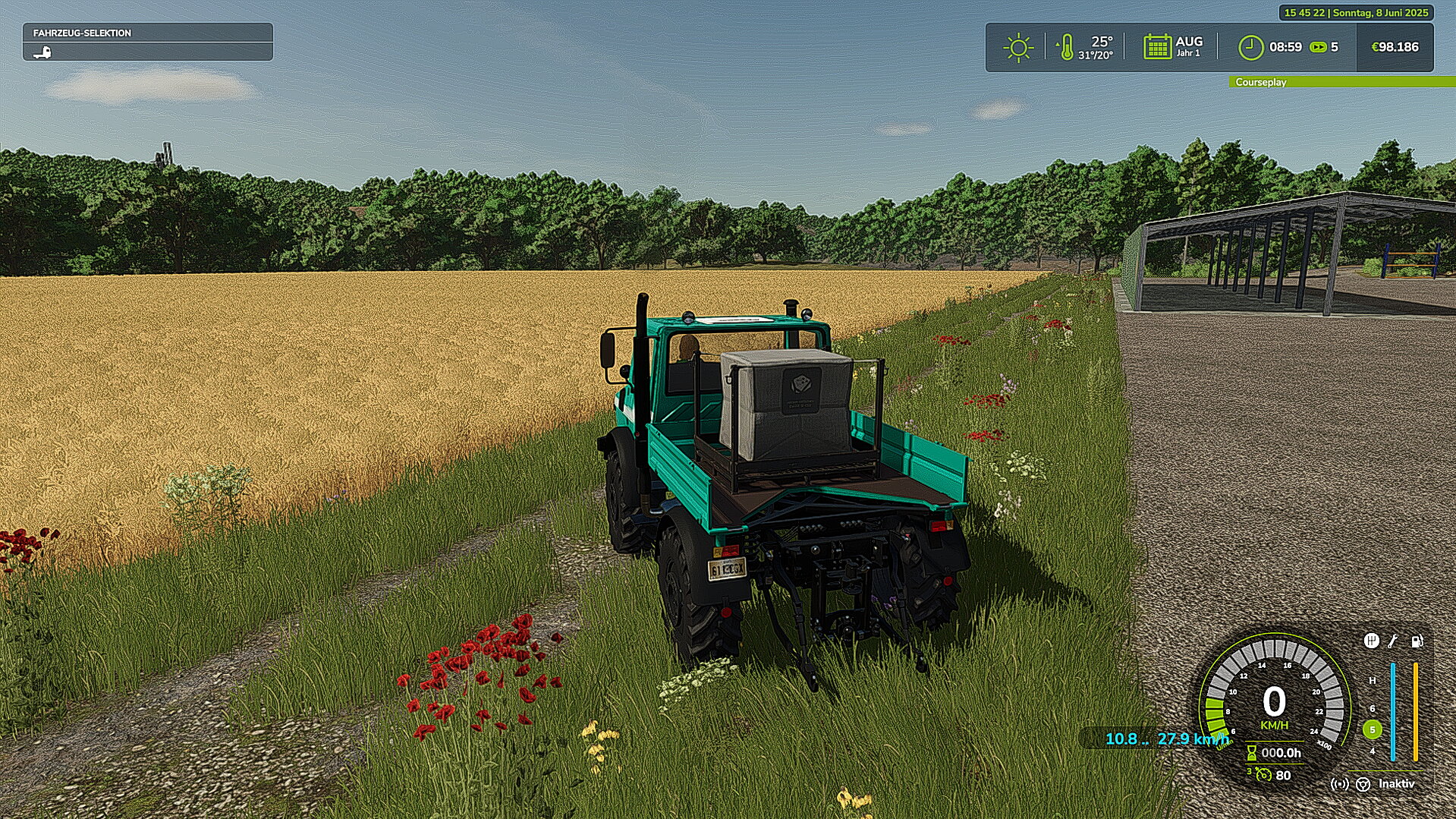Viewport: 1456px width, 819px height.
Task: Select the wrench damage icon
Action: 1393,641
